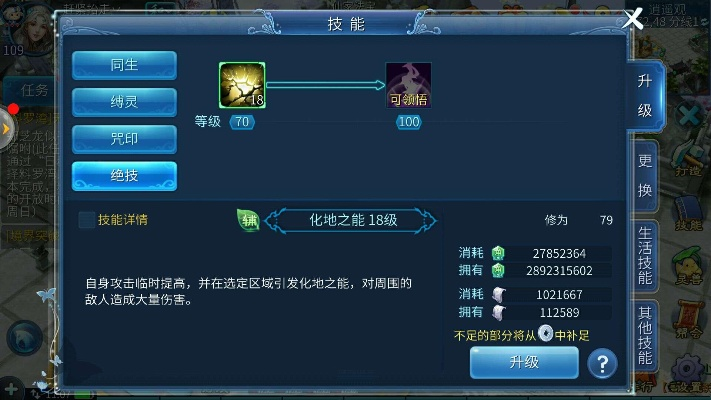Show the next skill with right arrow
711x400 pixels.
pos(429,220)
